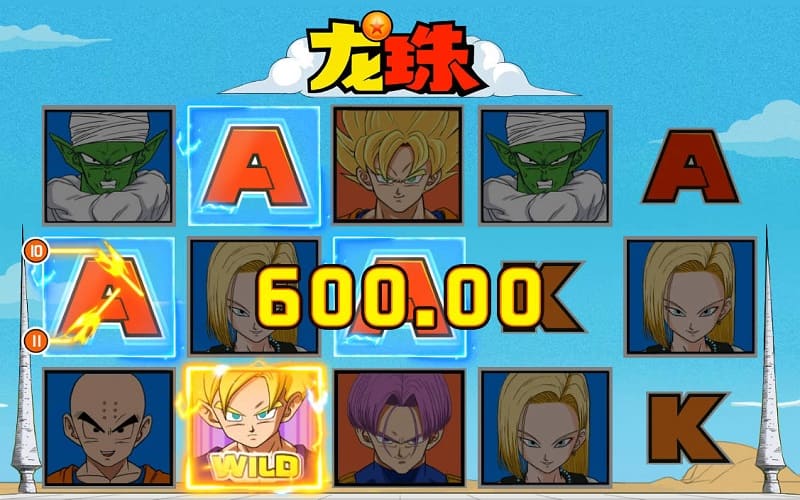The image size is (800, 500).
Task: Select the payline 10 marker
Action: coord(35,251)
